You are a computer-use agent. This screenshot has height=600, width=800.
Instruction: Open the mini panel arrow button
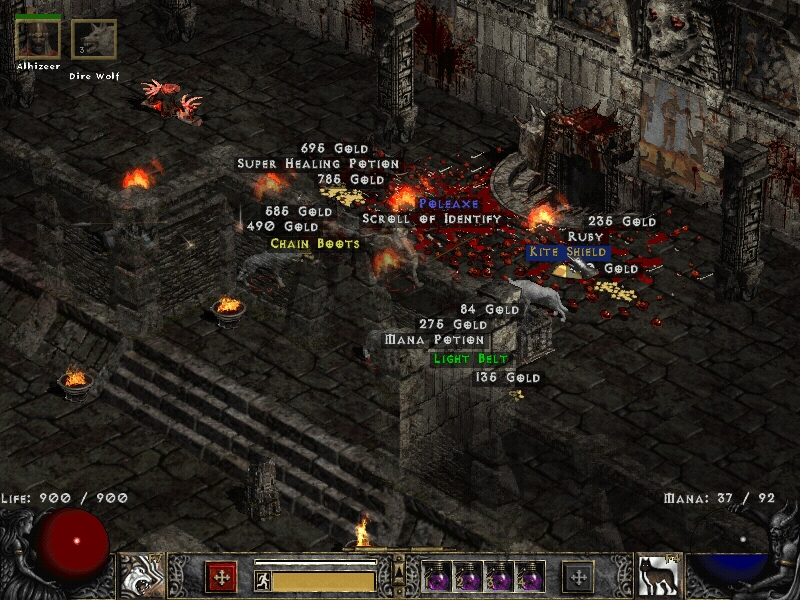399,571
